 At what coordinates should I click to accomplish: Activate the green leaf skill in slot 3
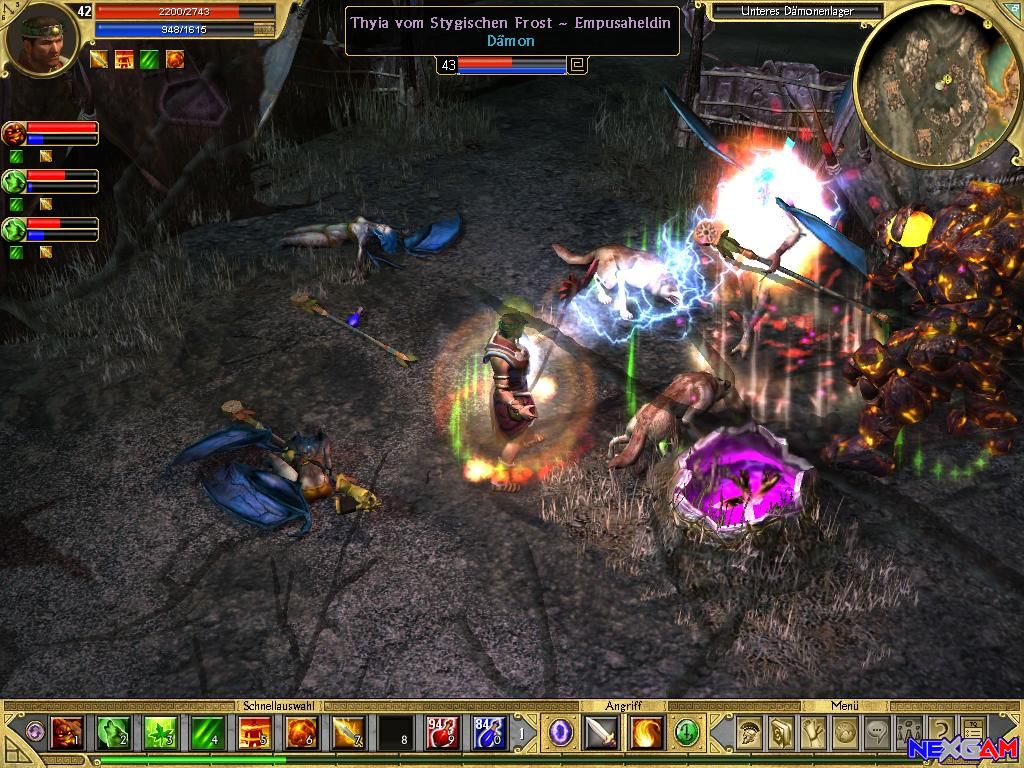coord(160,734)
